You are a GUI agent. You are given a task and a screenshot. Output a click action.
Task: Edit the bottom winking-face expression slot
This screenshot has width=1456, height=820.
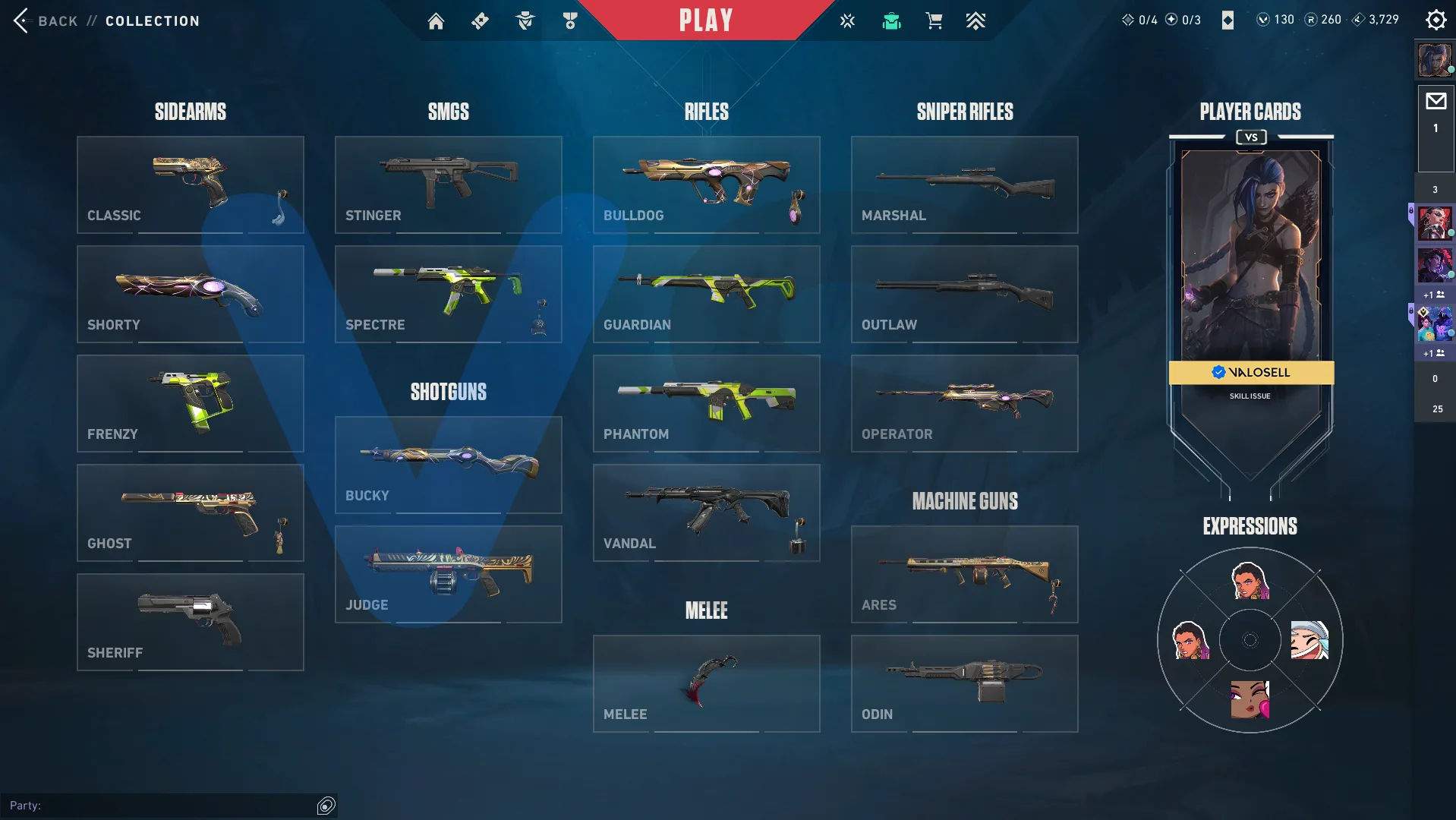1250,699
